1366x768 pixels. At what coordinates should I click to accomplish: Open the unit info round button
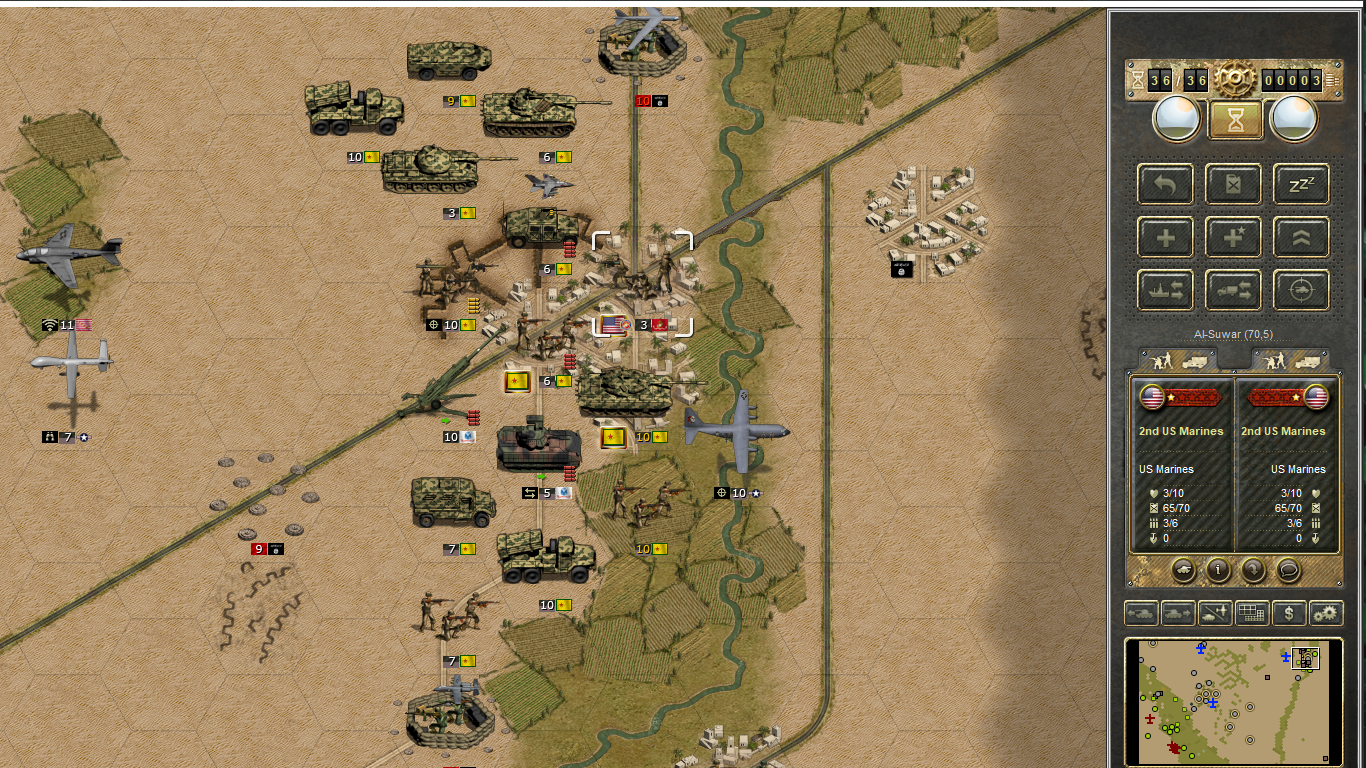coord(1218,570)
